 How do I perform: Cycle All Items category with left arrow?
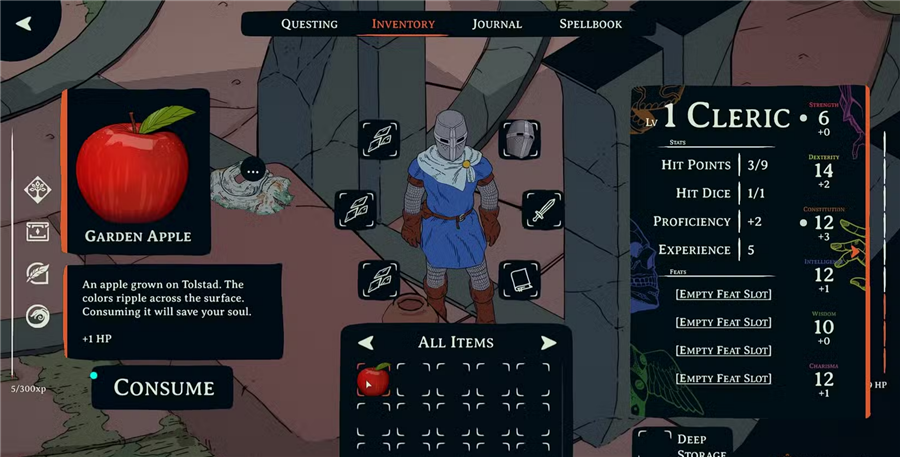point(366,343)
